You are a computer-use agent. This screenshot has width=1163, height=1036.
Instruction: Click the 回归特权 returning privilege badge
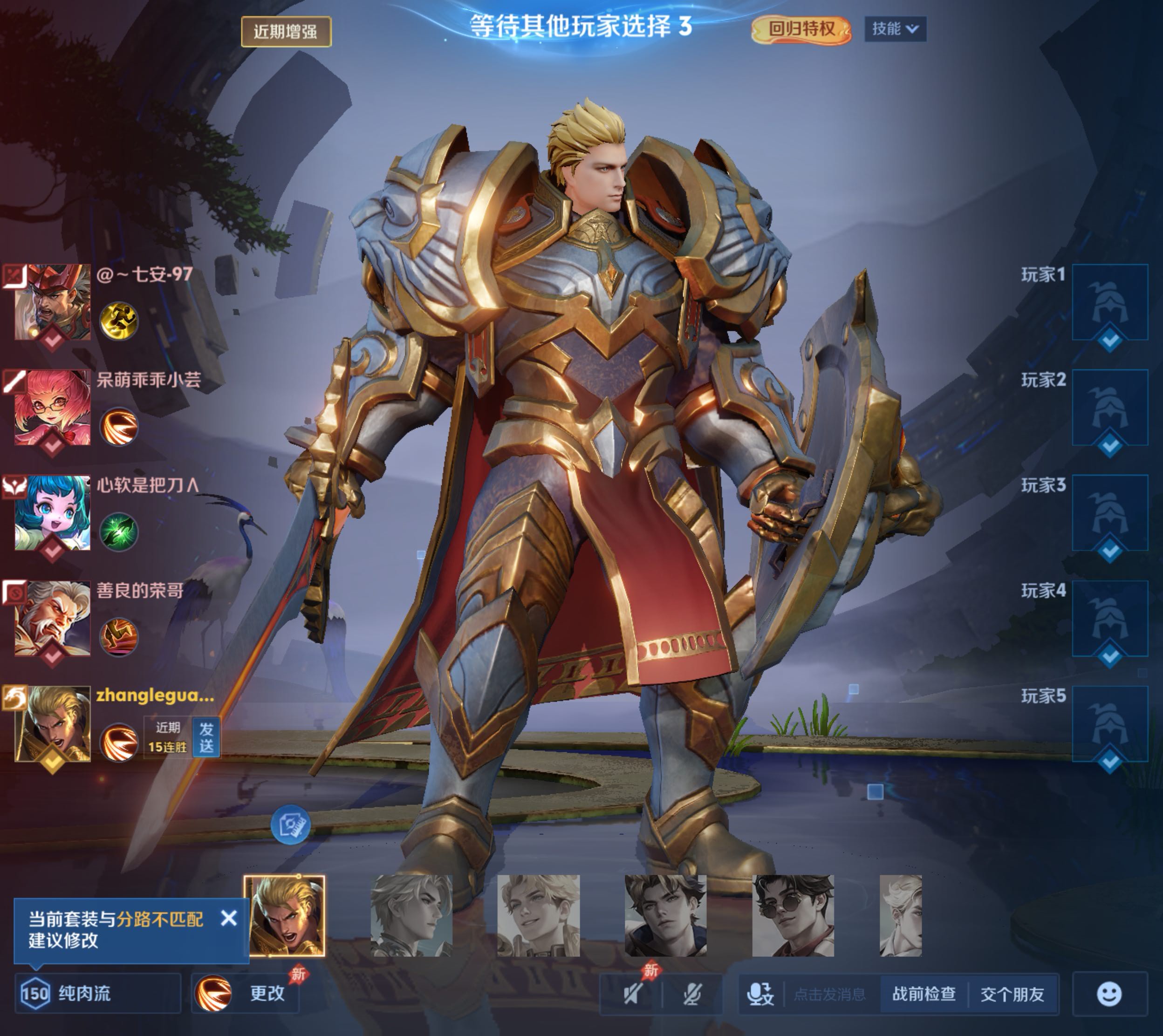(801, 29)
